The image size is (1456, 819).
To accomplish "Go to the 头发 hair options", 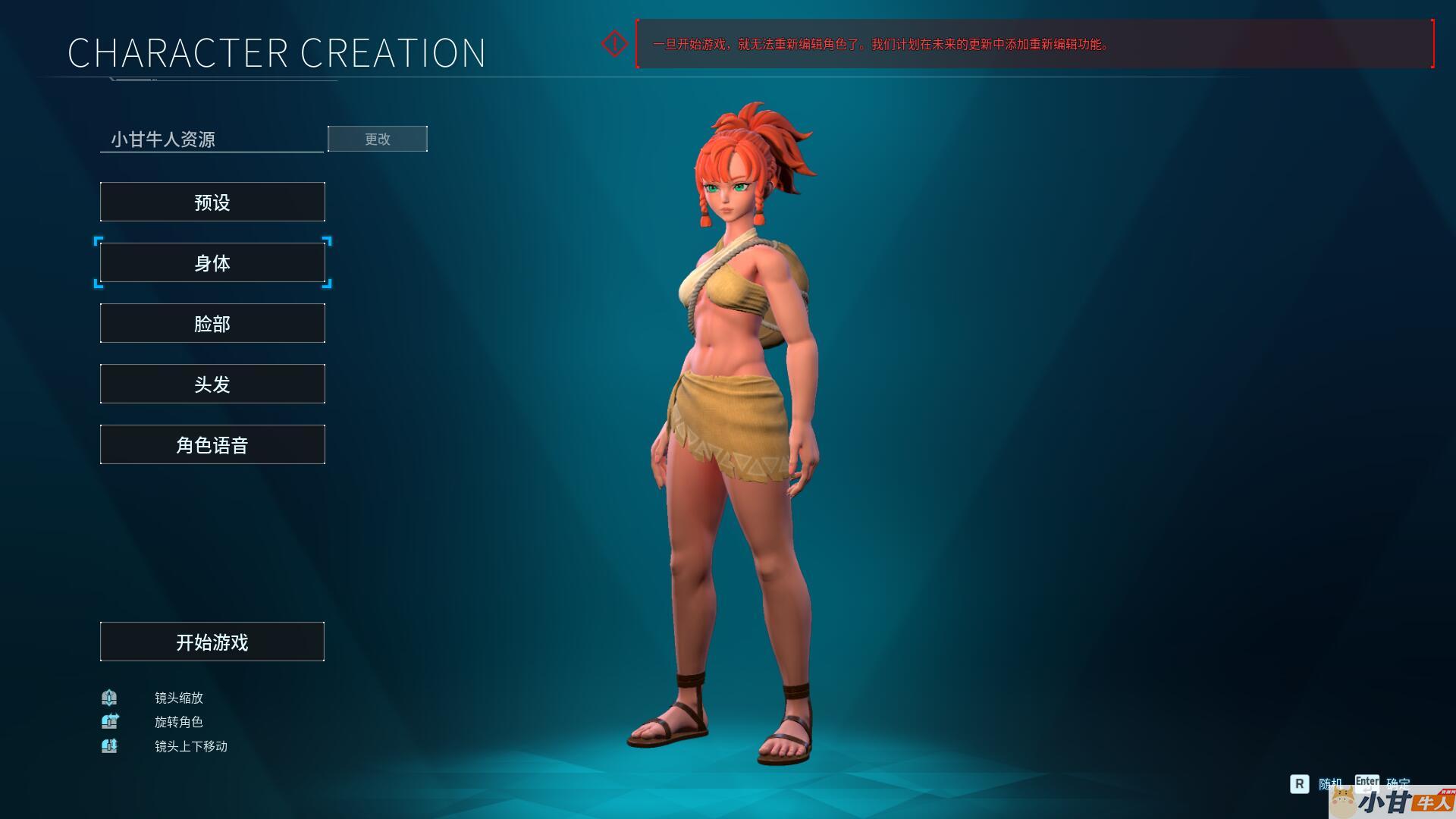I will [x=212, y=384].
